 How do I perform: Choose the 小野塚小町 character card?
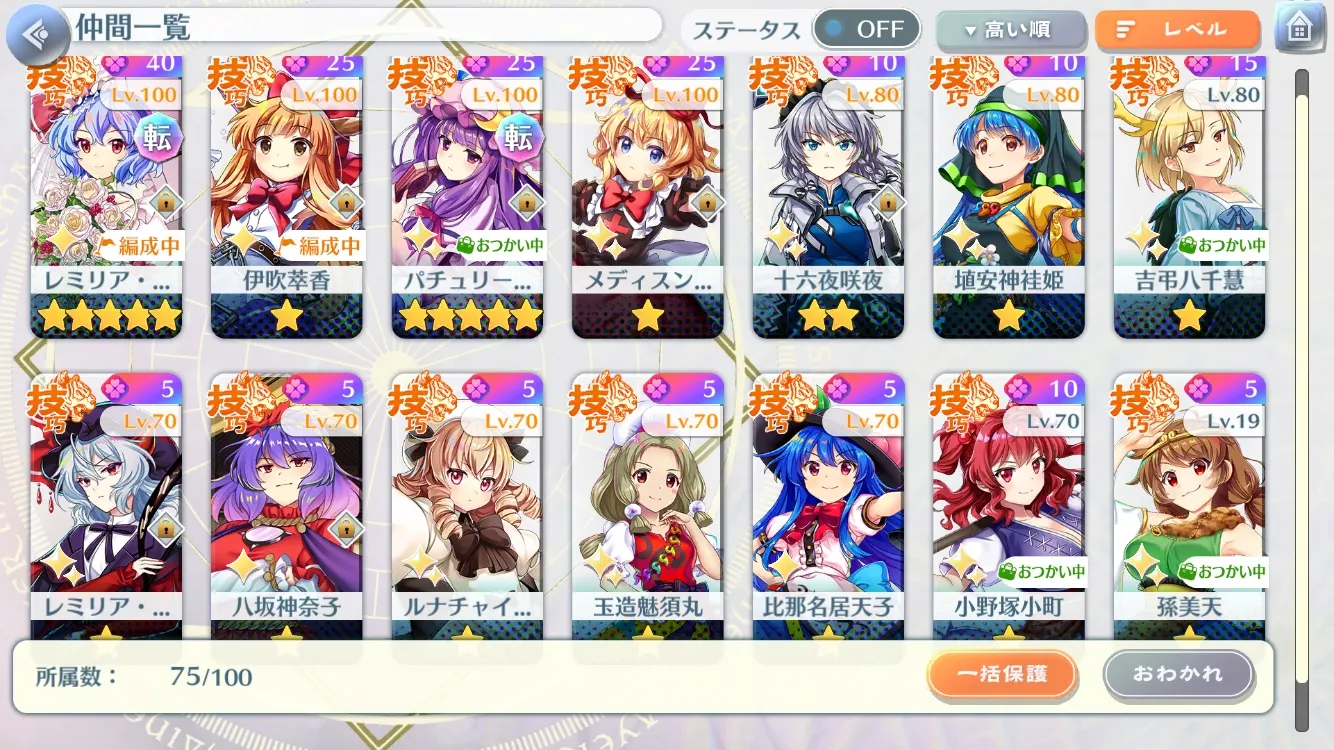point(1008,505)
